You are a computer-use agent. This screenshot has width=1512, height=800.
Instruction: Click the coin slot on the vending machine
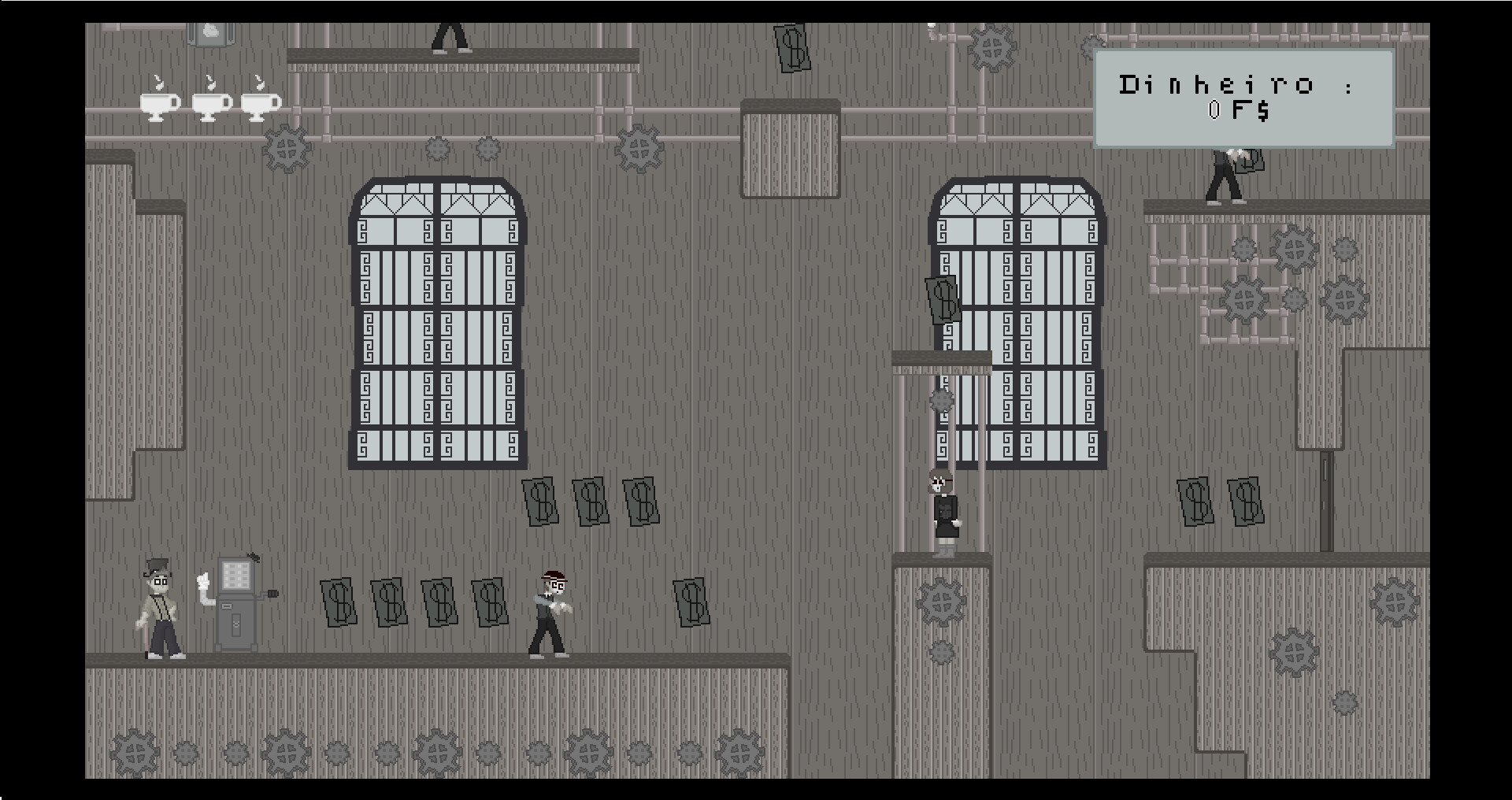[227, 606]
